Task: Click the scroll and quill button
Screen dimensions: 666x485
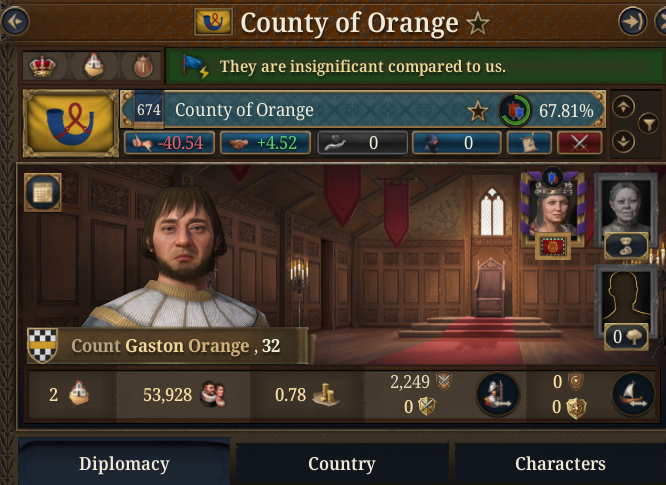Action: click(529, 143)
